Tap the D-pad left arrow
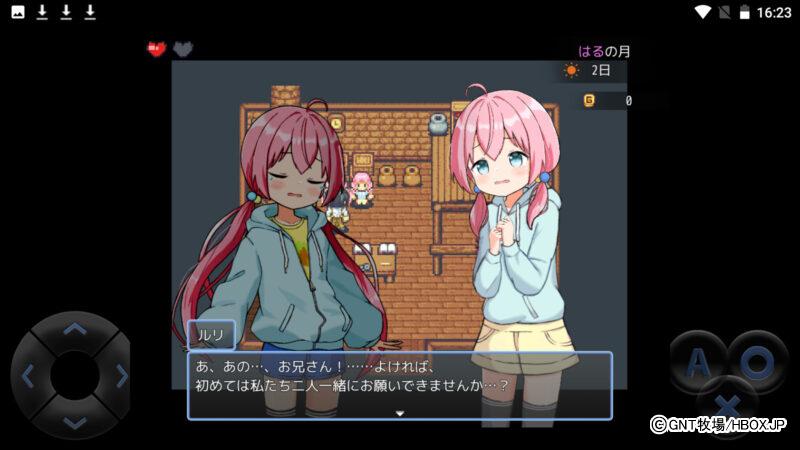 click(x=27, y=376)
